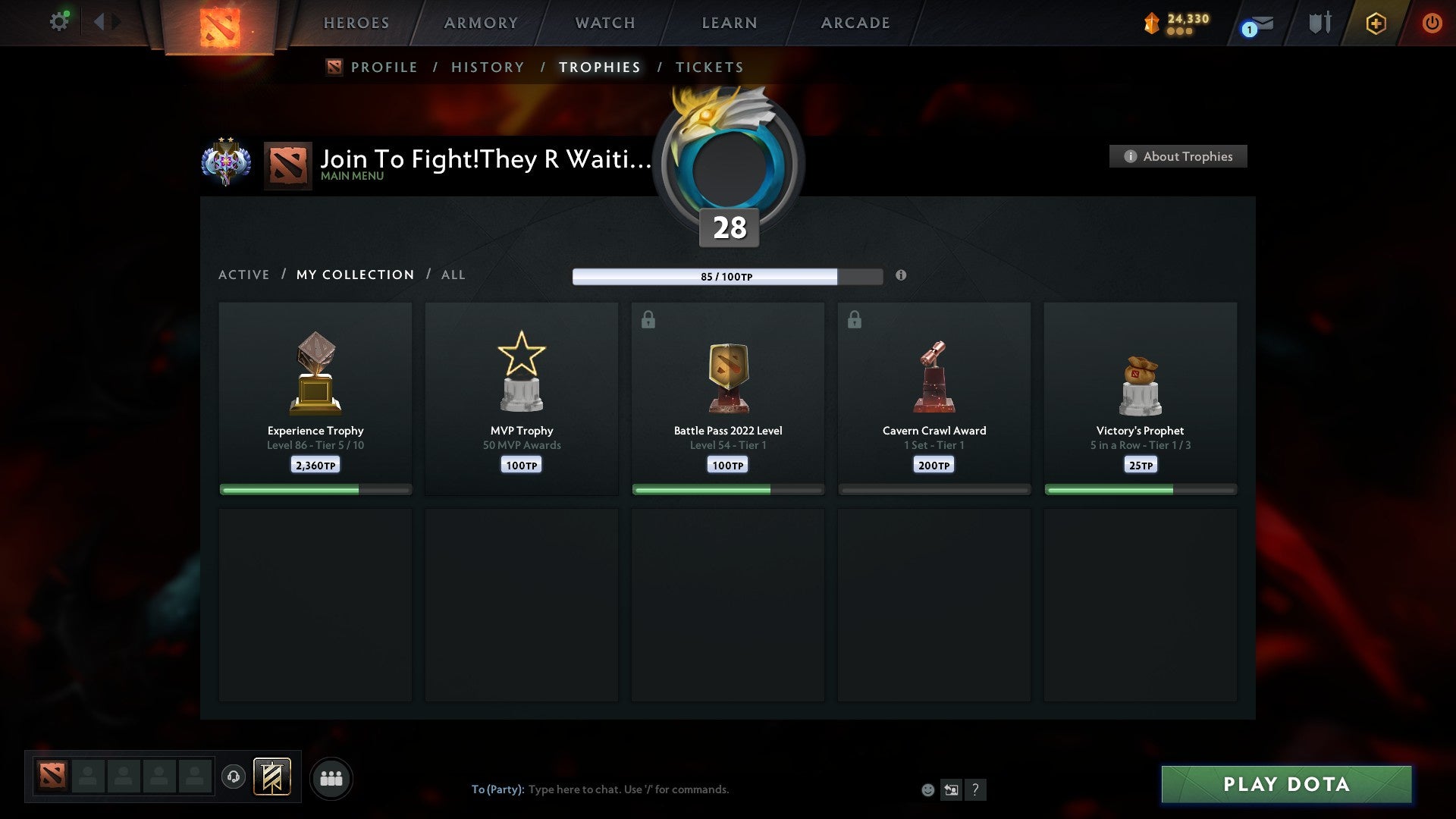Toggle the lock on Cavern Crawl Award trophy
The image size is (1456, 819).
[853, 319]
